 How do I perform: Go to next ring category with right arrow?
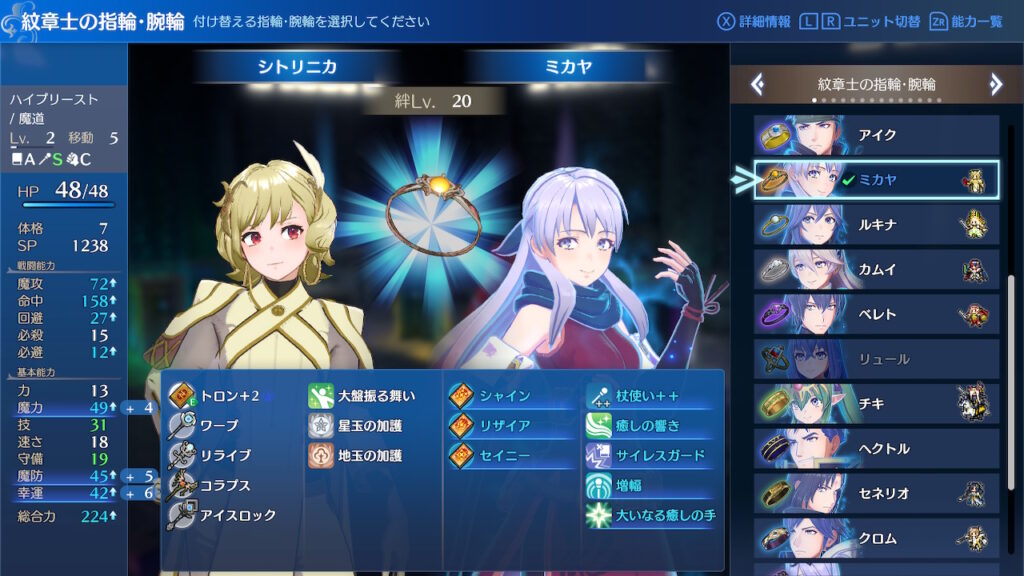[995, 85]
